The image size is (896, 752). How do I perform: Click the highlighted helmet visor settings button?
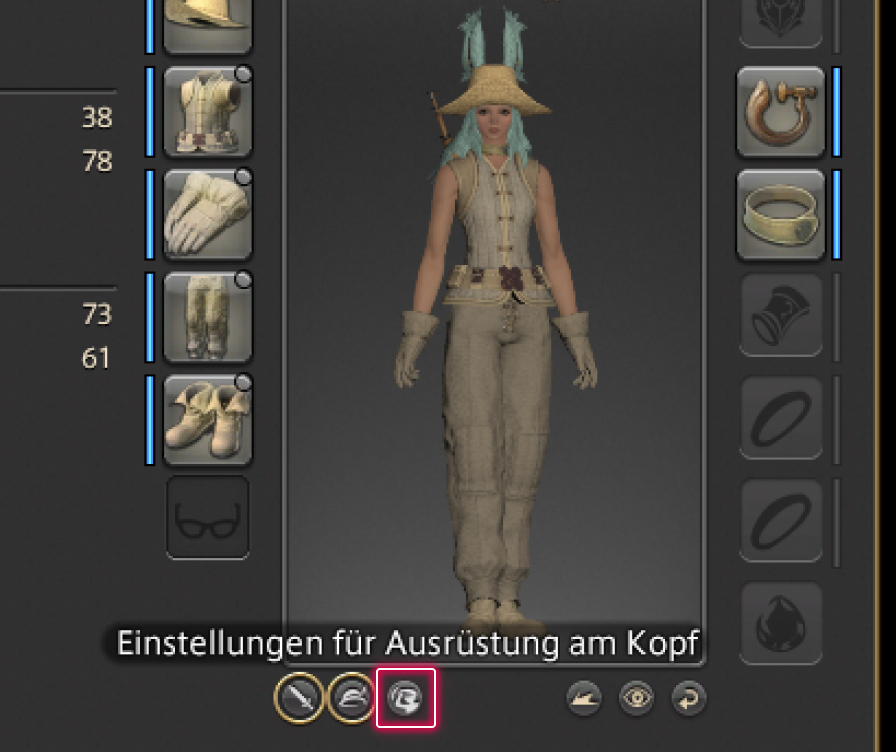(x=406, y=697)
